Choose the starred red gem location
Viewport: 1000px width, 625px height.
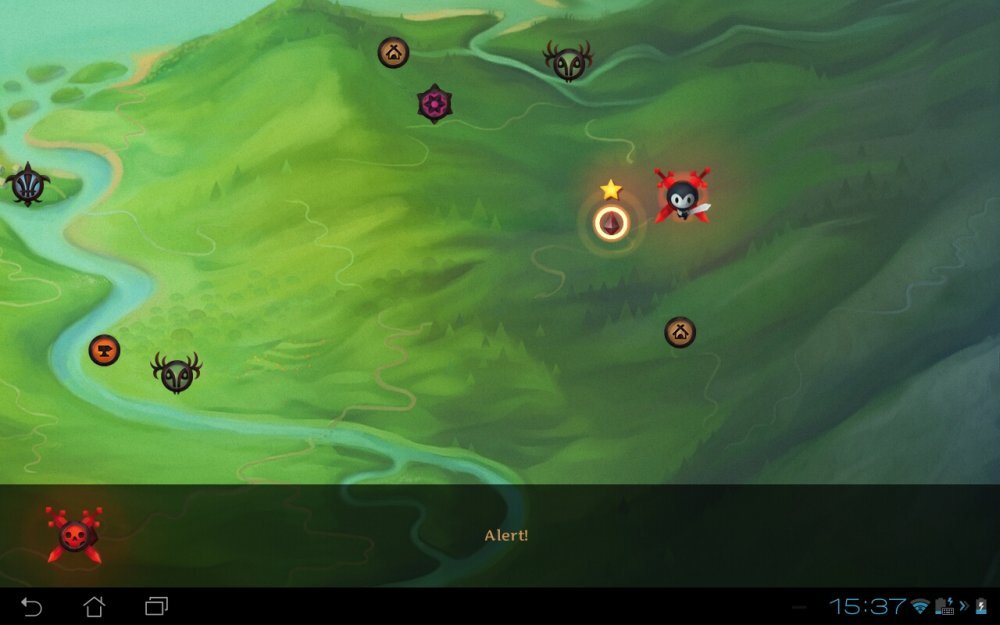pos(611,222)
